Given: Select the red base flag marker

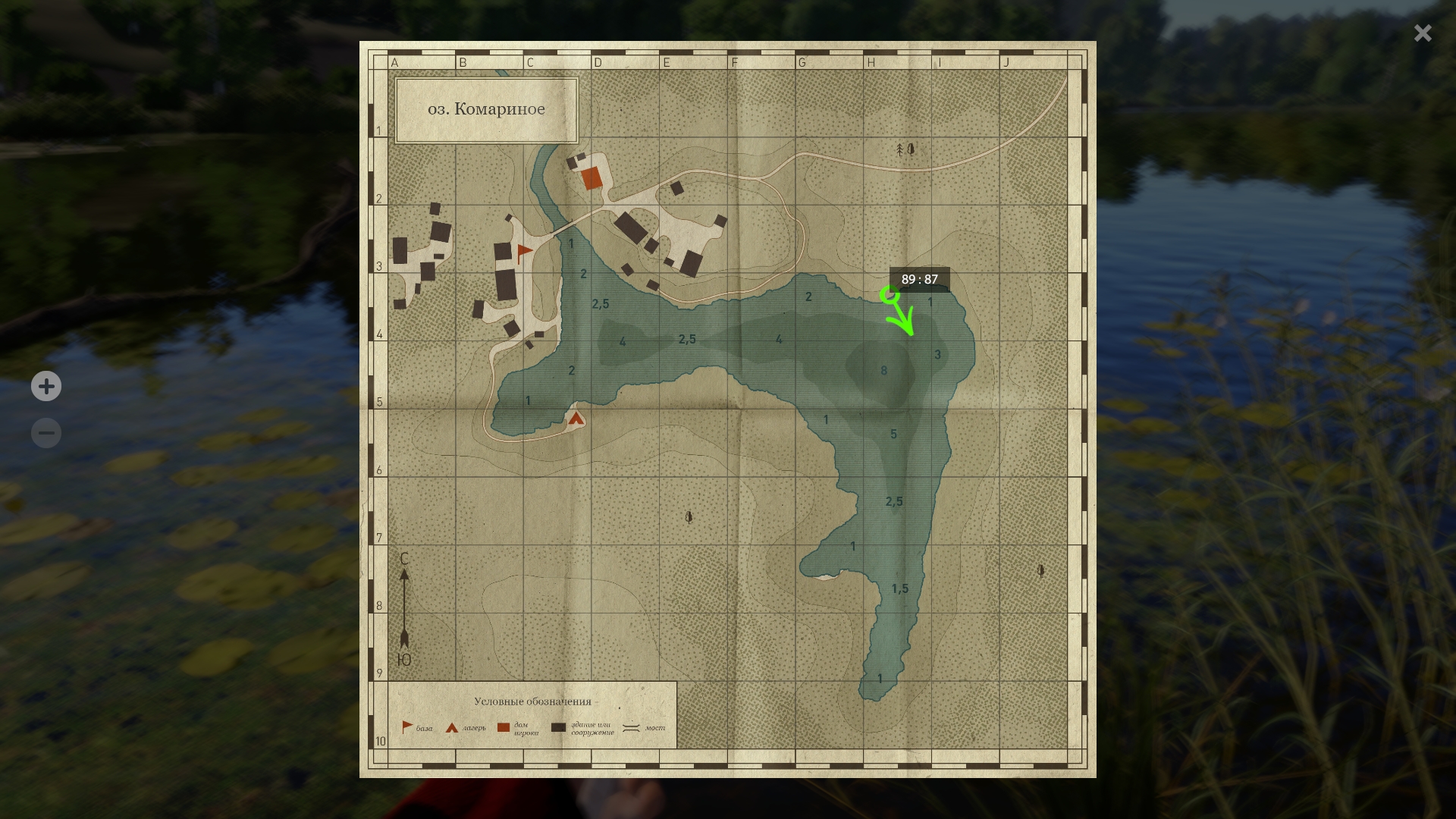Looking at the screenshot, I should (x=524, y=253).
